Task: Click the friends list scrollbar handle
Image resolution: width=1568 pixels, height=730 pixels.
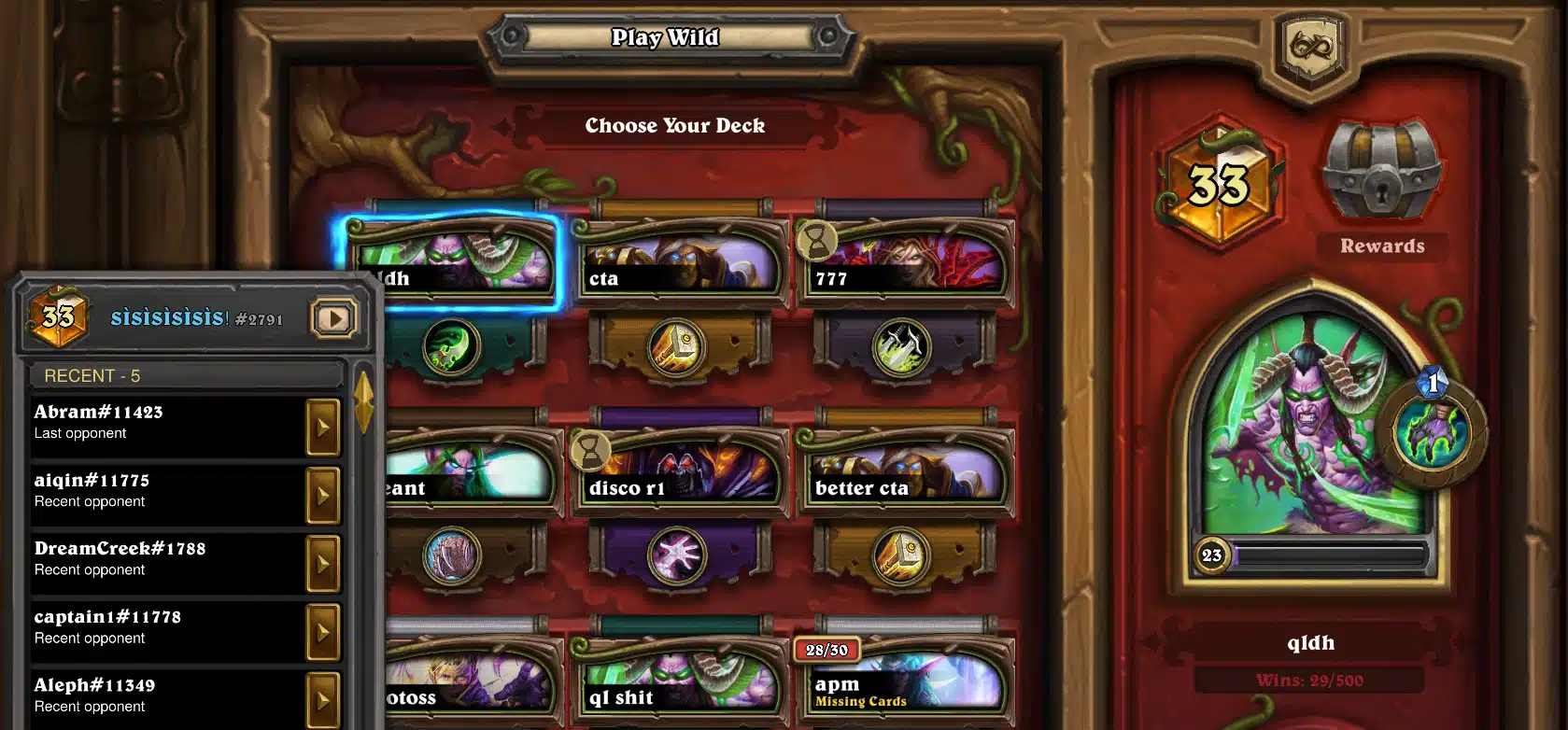Action: [x=363, y=401]
